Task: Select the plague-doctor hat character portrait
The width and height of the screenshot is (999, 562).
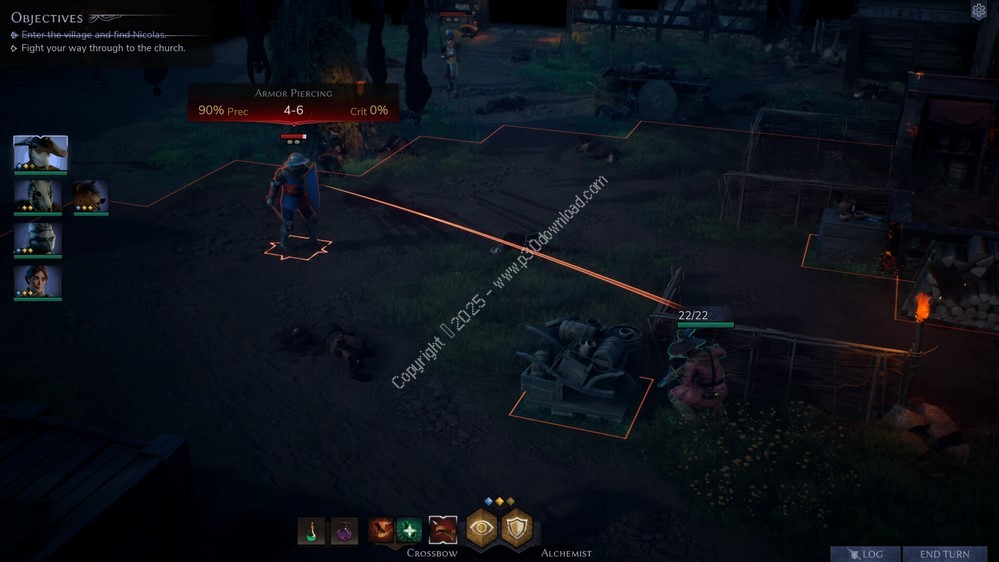Action: tap(40, 154)
